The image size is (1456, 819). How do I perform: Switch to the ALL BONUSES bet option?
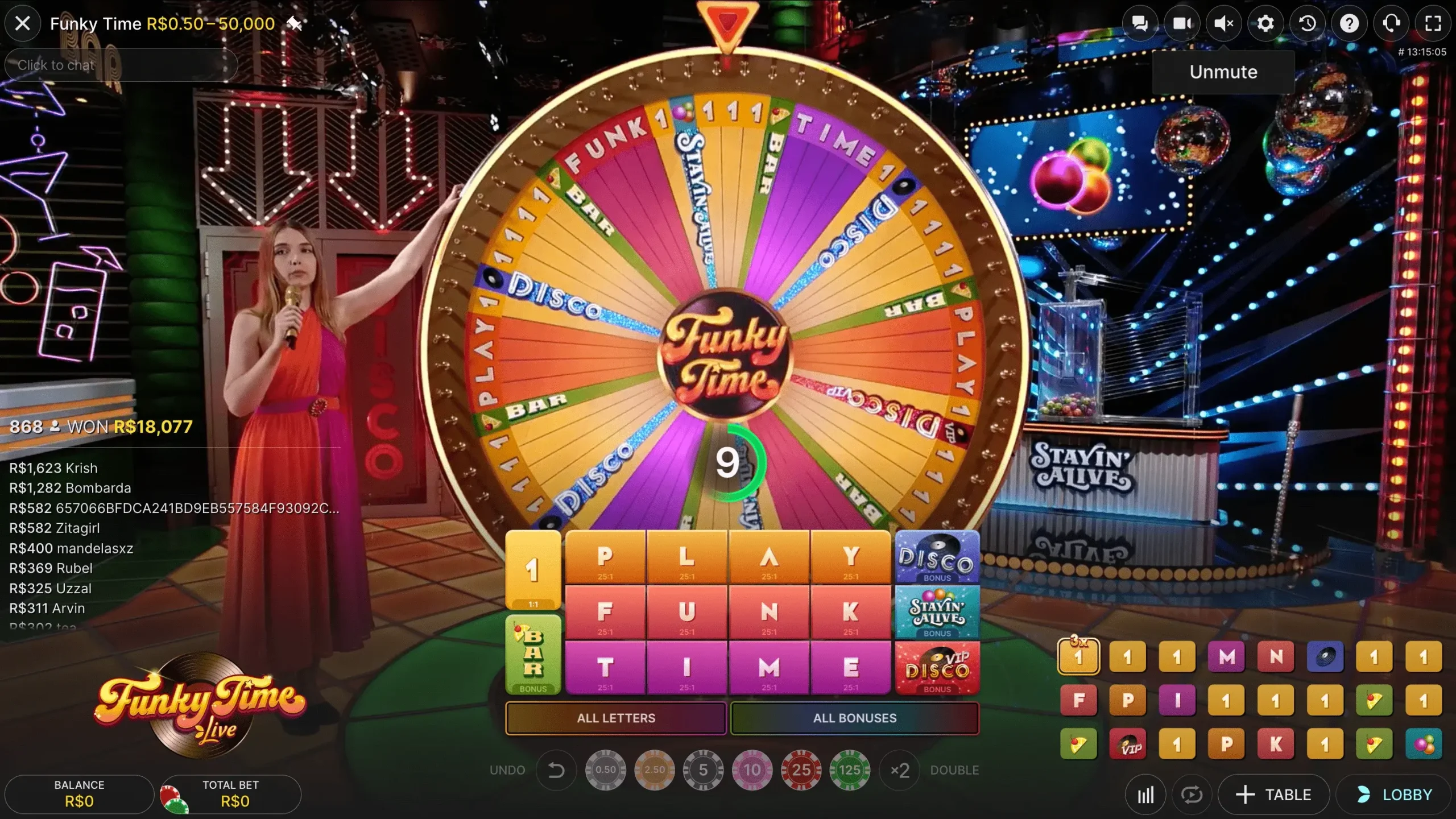[855, 718]
